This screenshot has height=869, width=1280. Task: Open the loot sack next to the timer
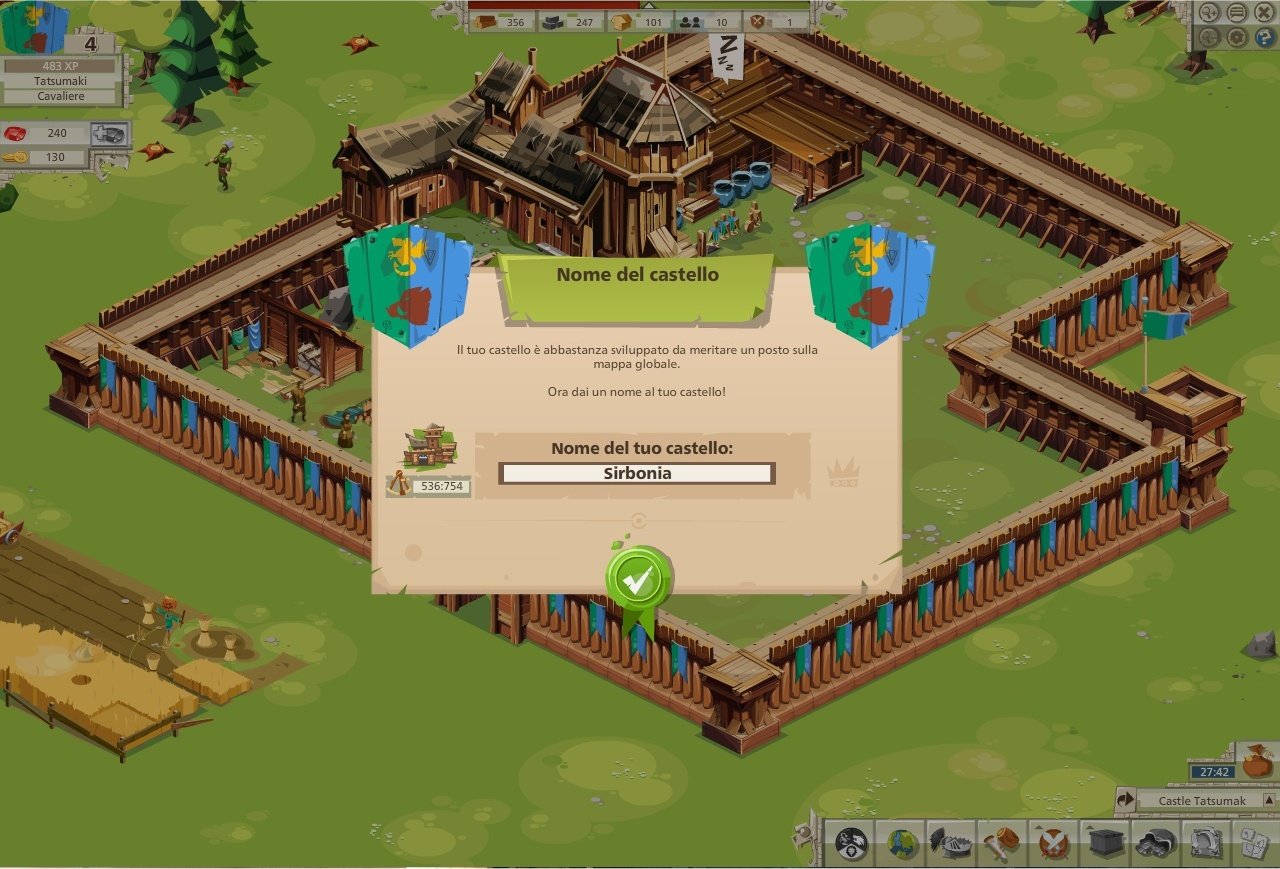(x=1256, y=764)
